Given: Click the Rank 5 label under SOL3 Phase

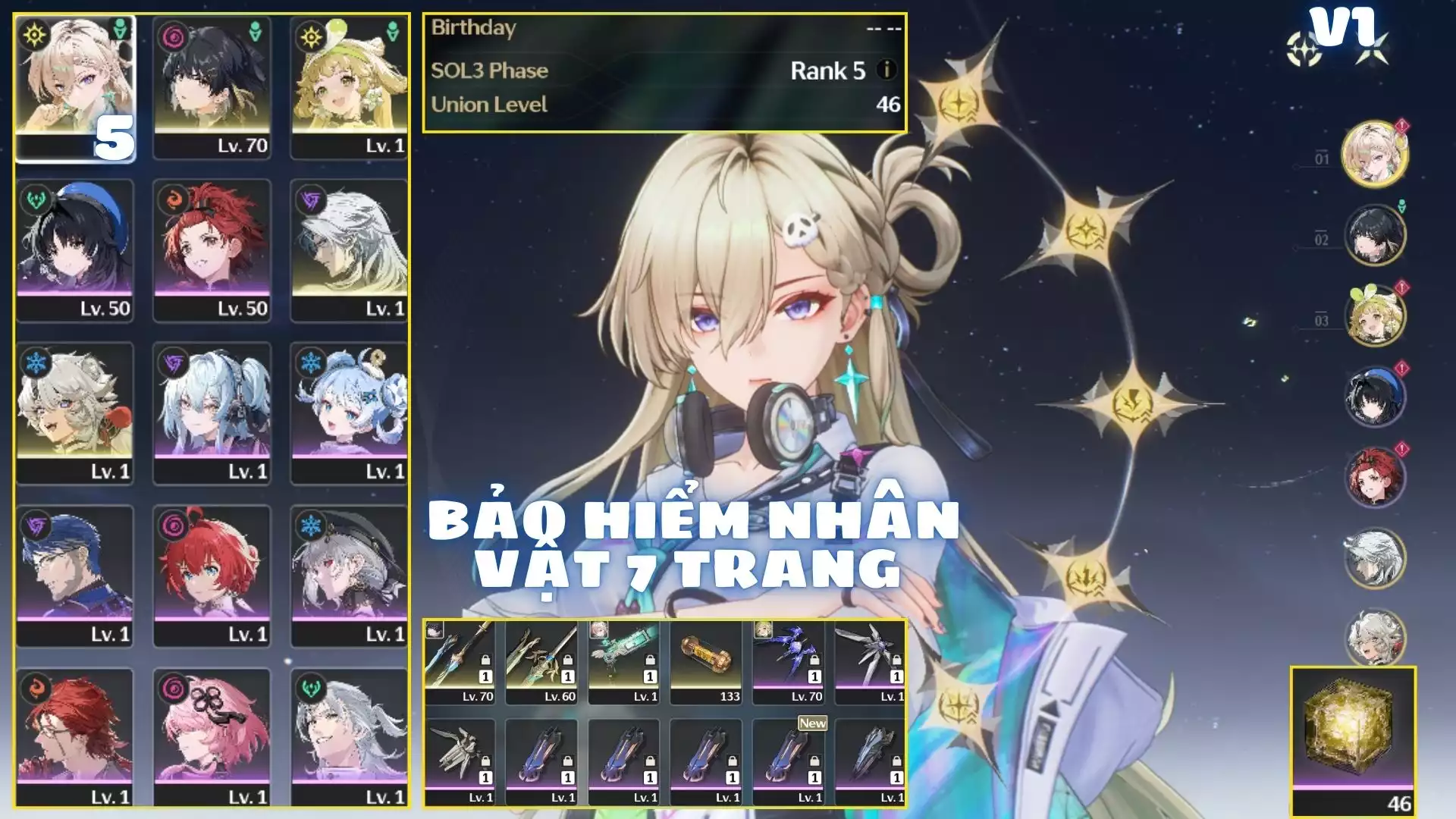Looking at the screenshot, I should click(827, 72).
